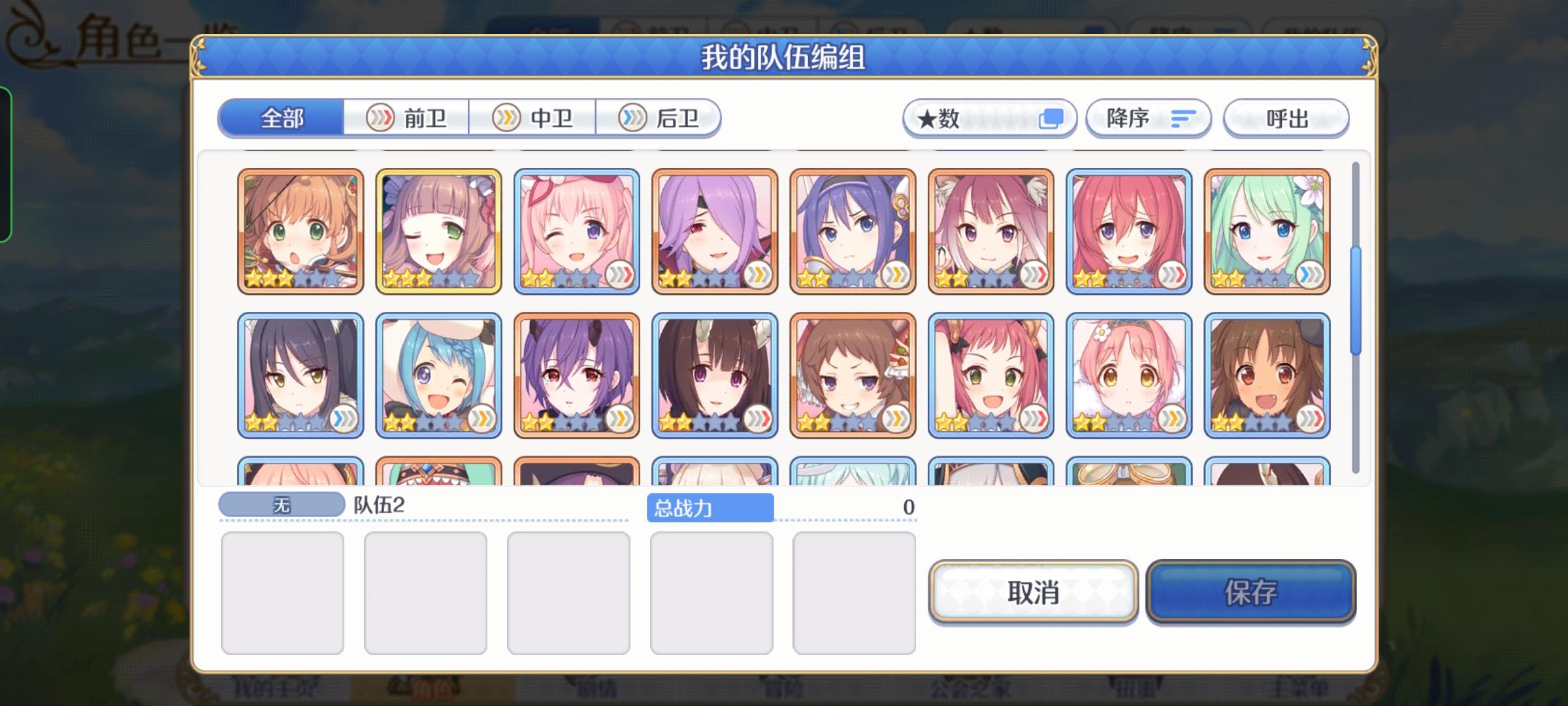Toggle 降序 descending sort order
Image resolution: width=1568 pixels, height=706 pixels.
(x=1149, y=118)
